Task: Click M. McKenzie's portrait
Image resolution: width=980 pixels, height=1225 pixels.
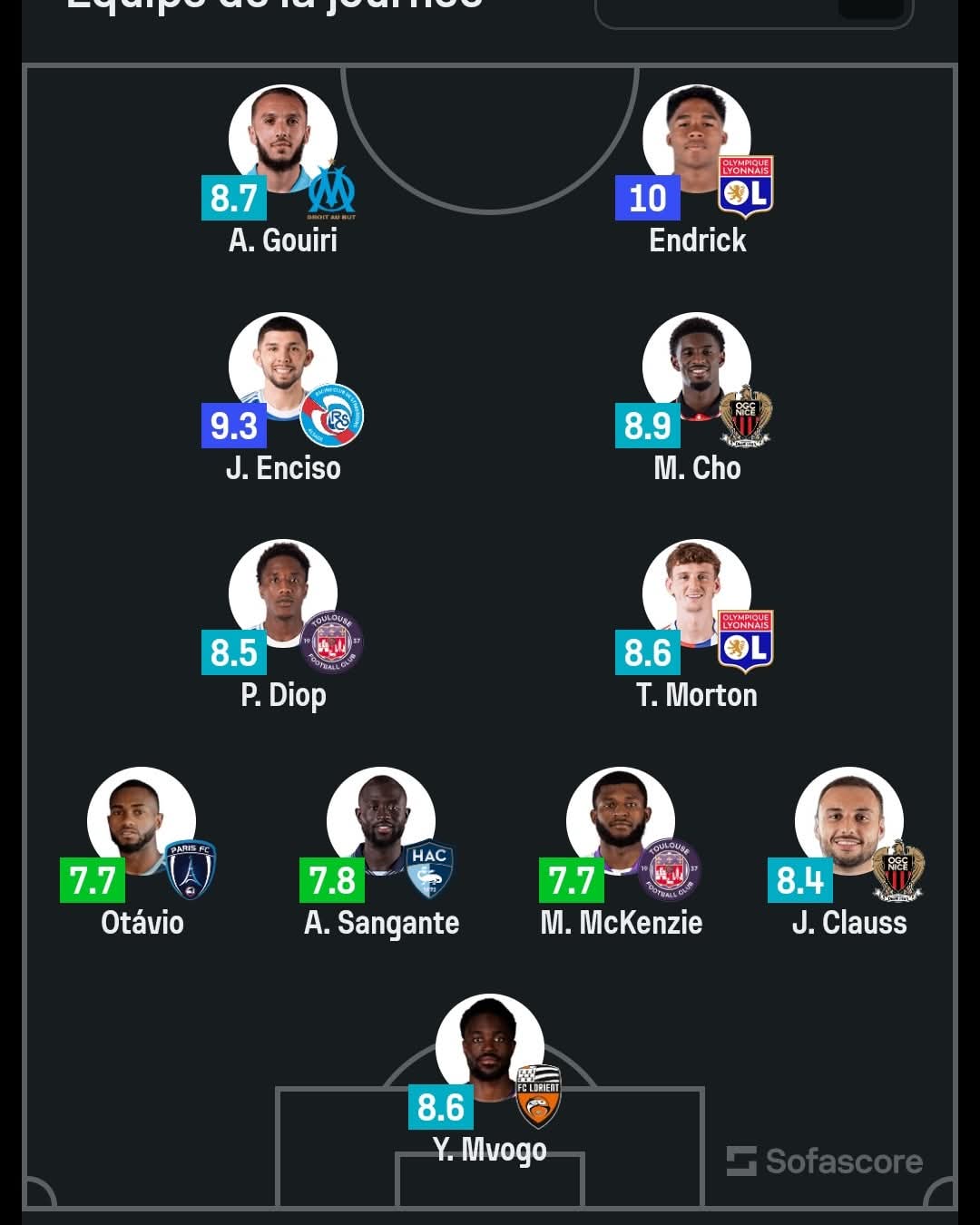Action: point(621,822)
